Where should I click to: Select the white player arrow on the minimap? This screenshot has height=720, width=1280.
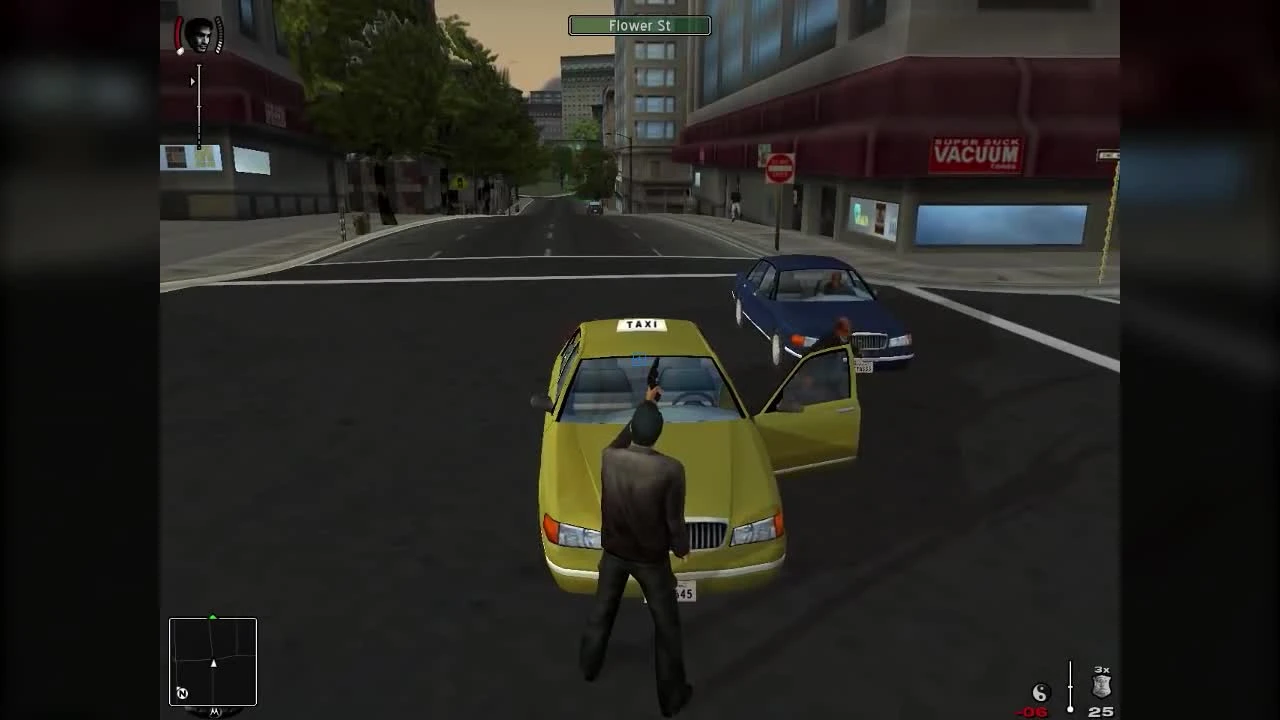tap(213, 663)
